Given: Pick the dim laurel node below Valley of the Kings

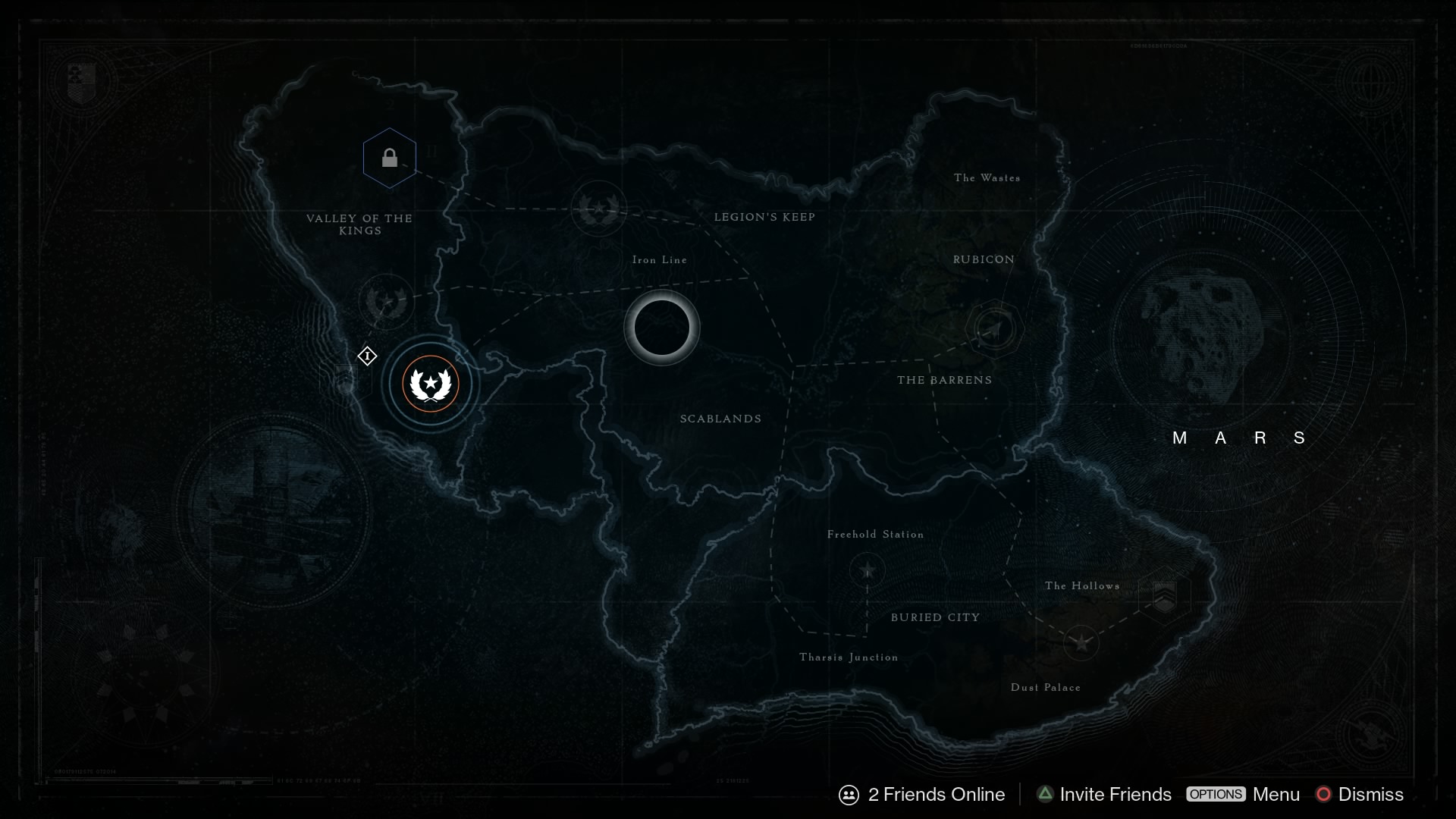Looking at the screenshot, I should (x=387, y=302).
